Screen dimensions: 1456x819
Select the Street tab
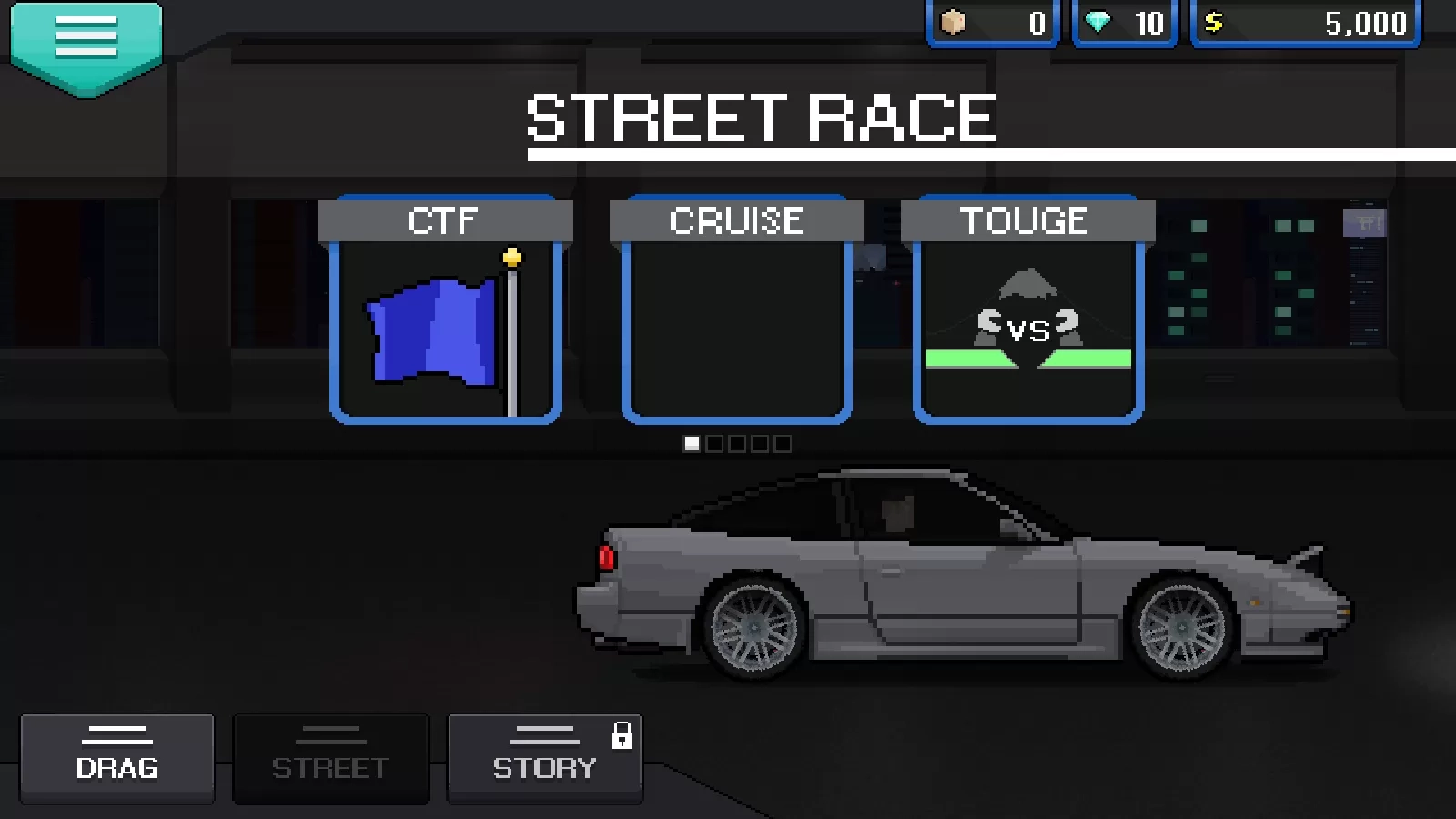330,758
